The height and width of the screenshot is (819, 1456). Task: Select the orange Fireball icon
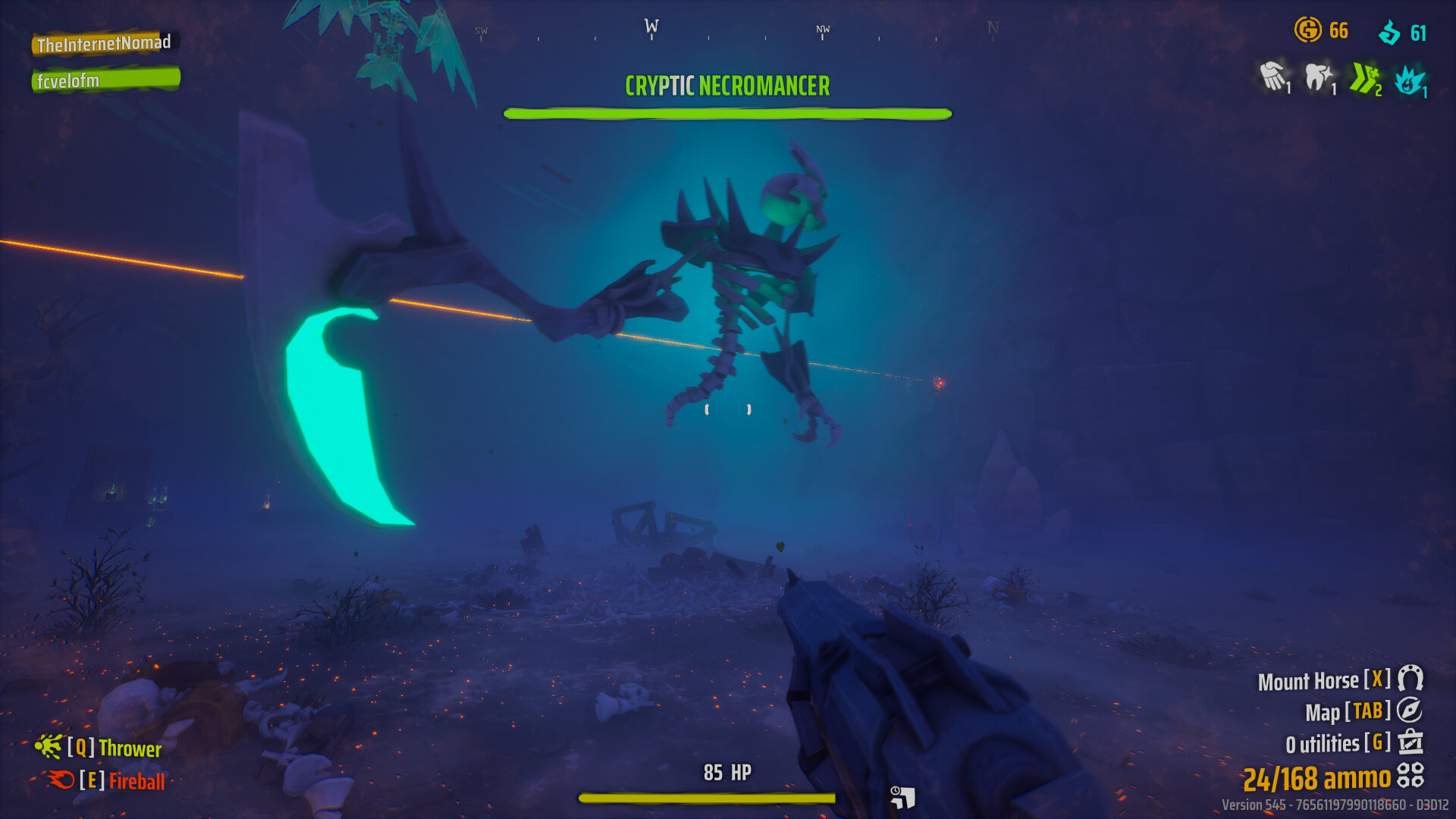(61, 780)
